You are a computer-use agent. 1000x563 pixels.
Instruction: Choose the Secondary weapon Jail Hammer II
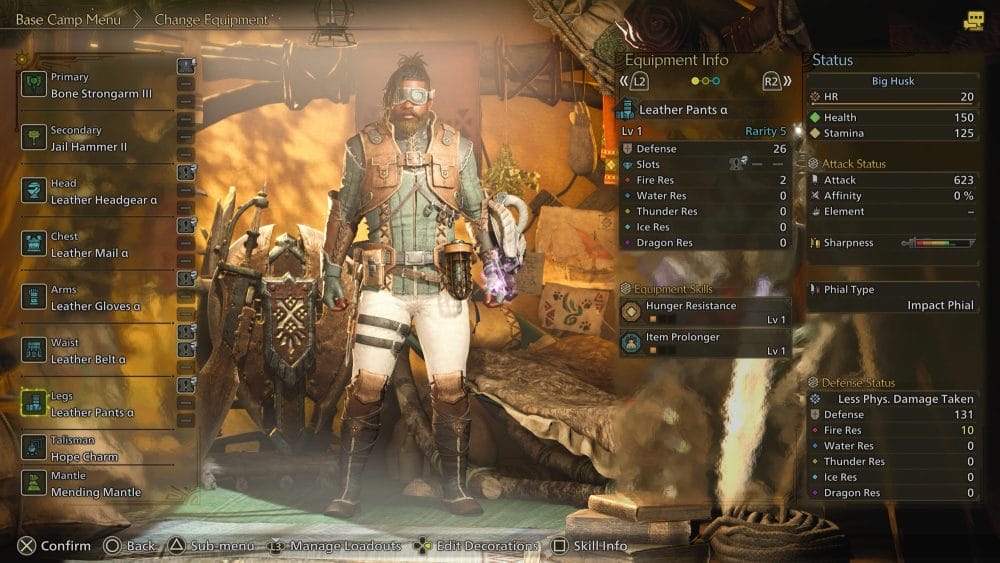pyautogui.click(x=96, y=138)
